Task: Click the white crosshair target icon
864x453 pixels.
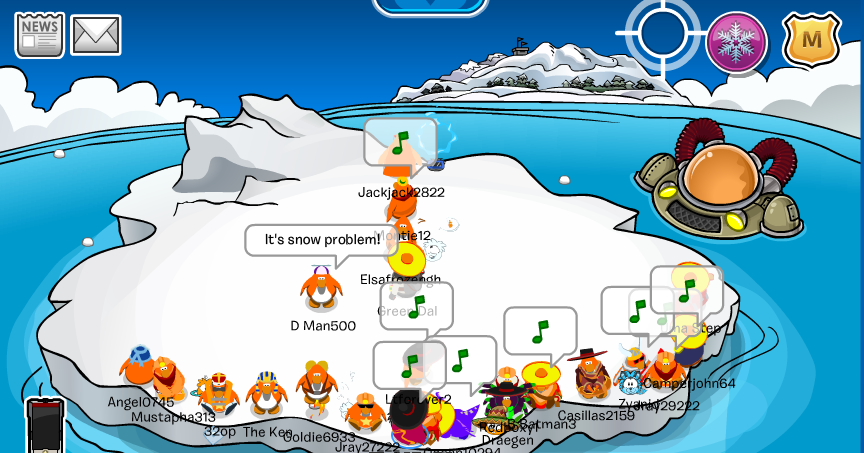Action: (x=662, y=31)
